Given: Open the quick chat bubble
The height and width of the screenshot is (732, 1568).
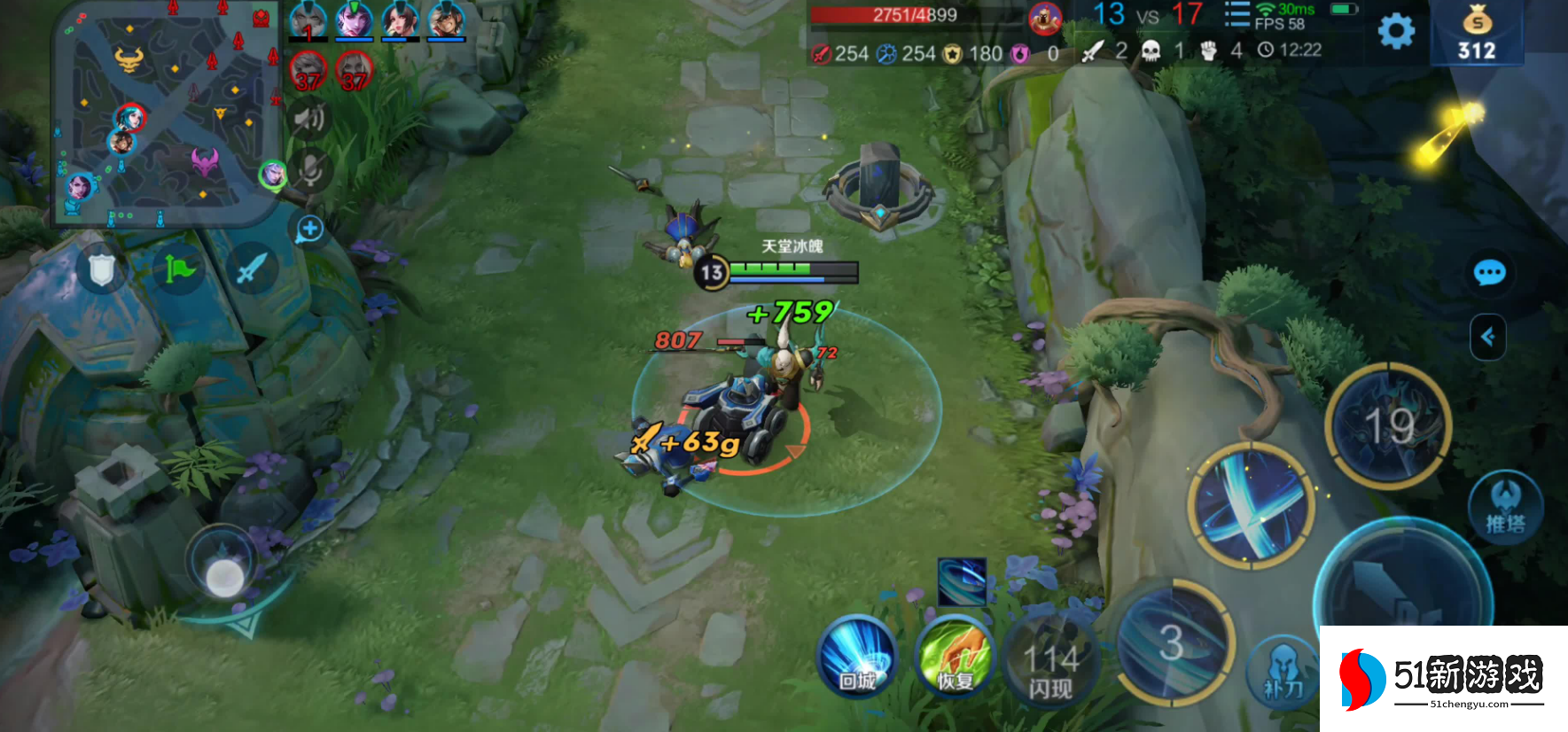Looking at the screenshot, I should (x=1489, y=272).
